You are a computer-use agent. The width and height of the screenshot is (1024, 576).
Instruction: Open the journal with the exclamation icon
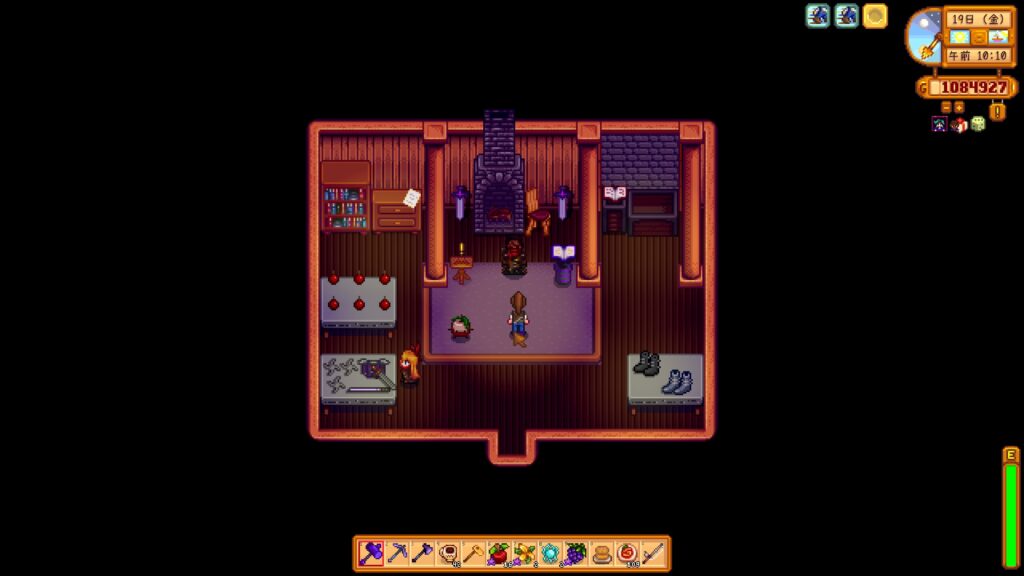click(997, 111)
